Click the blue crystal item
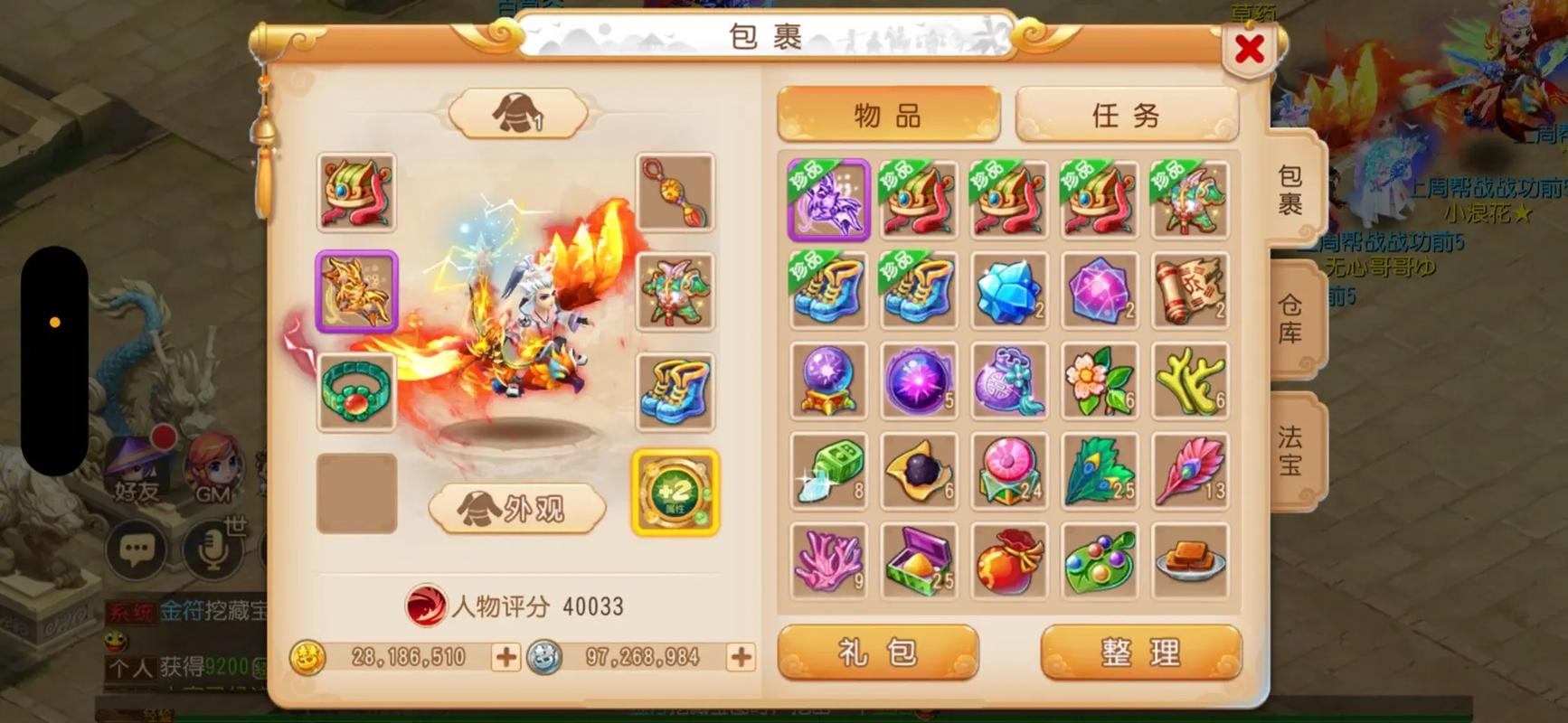 1008,291
